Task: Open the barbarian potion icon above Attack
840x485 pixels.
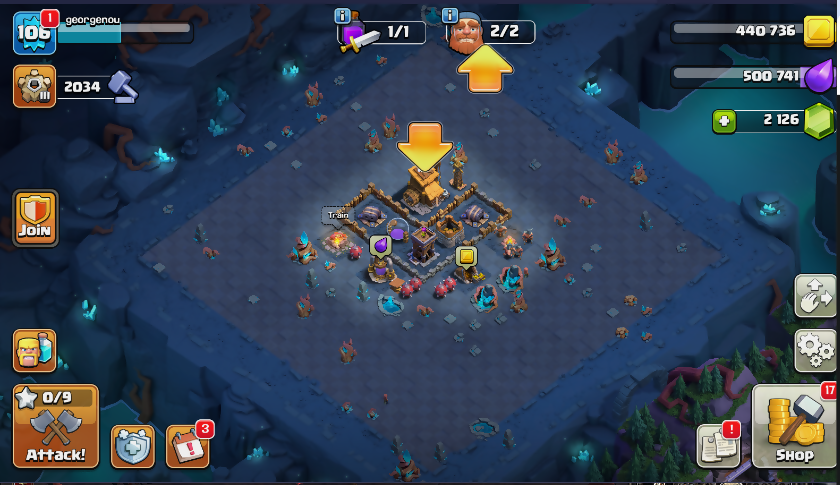Action: [x=34, y=351]
